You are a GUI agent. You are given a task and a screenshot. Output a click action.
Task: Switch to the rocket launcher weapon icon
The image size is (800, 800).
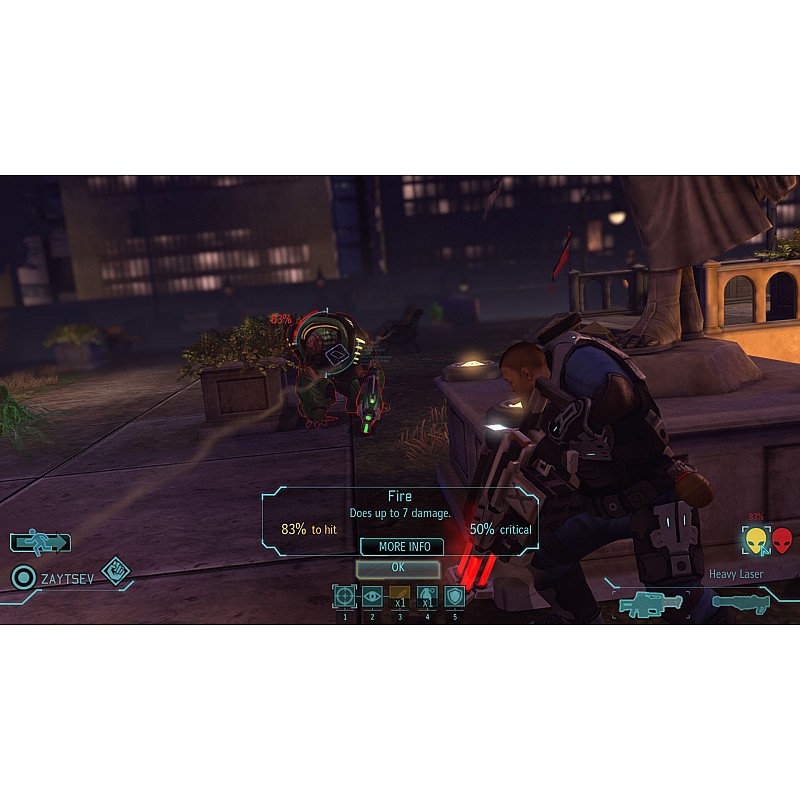740,603
